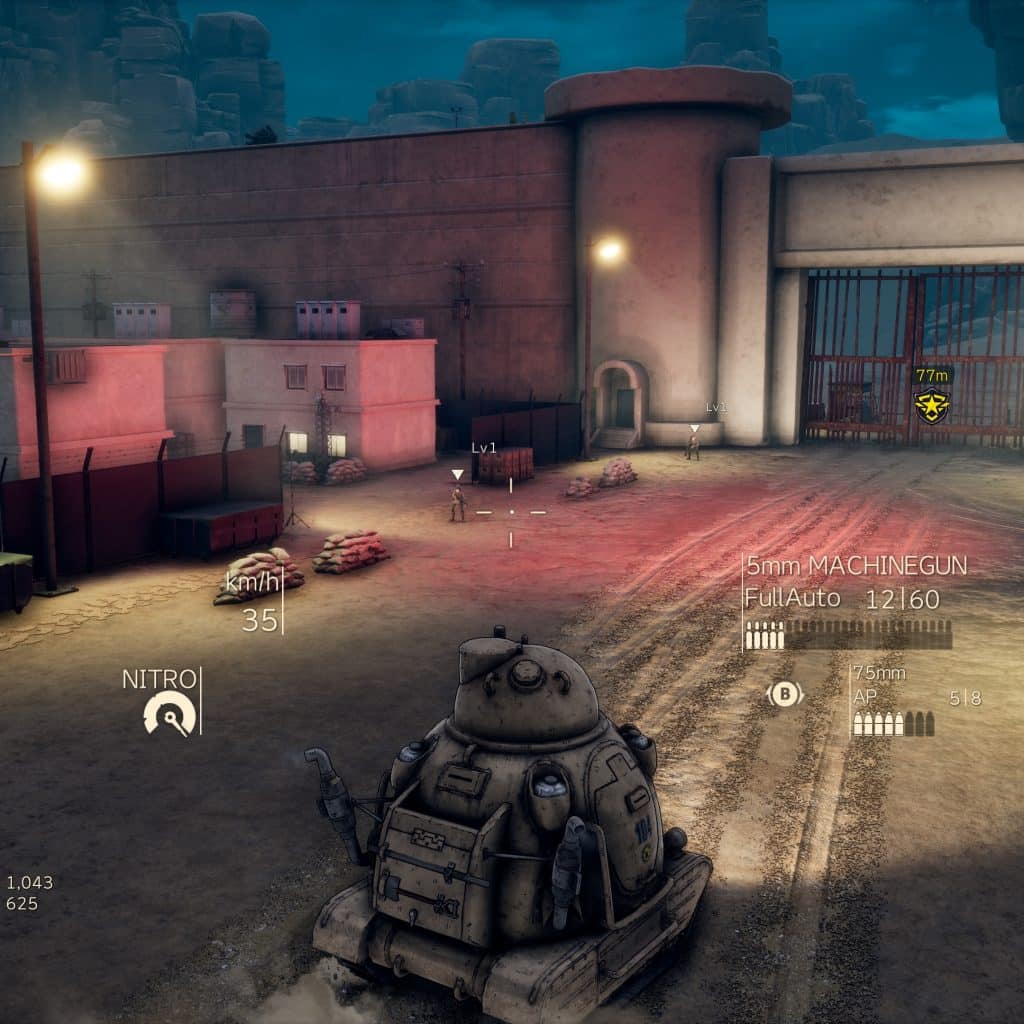1024x1024 pixels.
Task: Activate the NITRO boost gauge icon
Action: coord(169,714)
